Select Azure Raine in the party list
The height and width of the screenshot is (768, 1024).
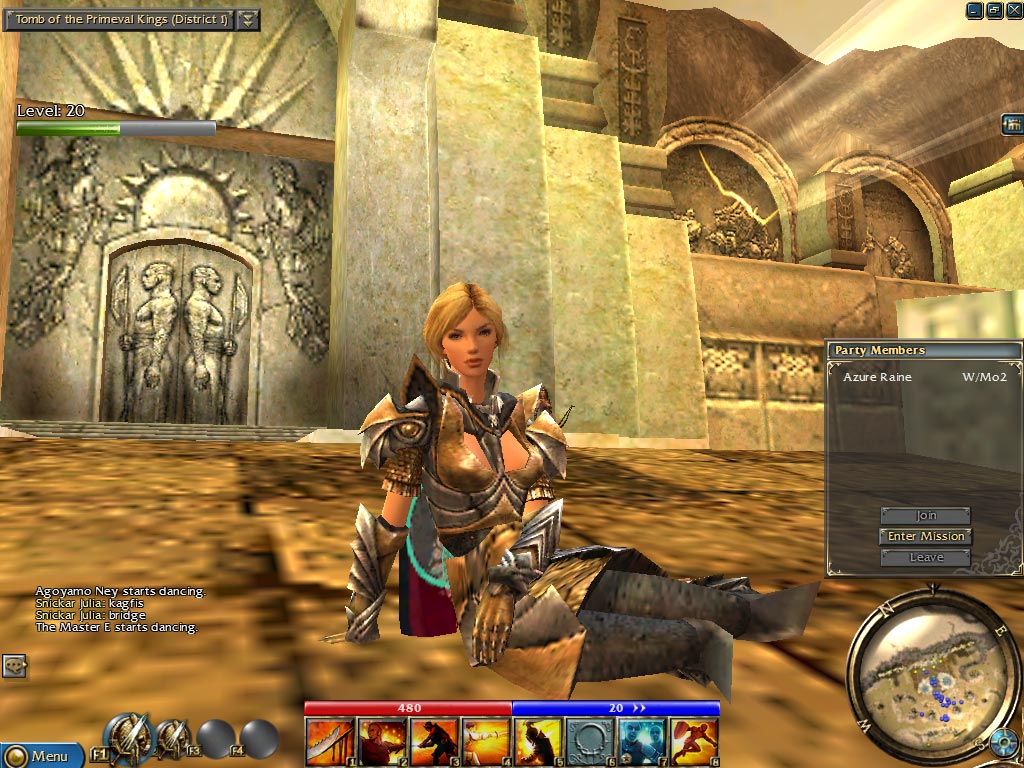click(x=871, y=378)
